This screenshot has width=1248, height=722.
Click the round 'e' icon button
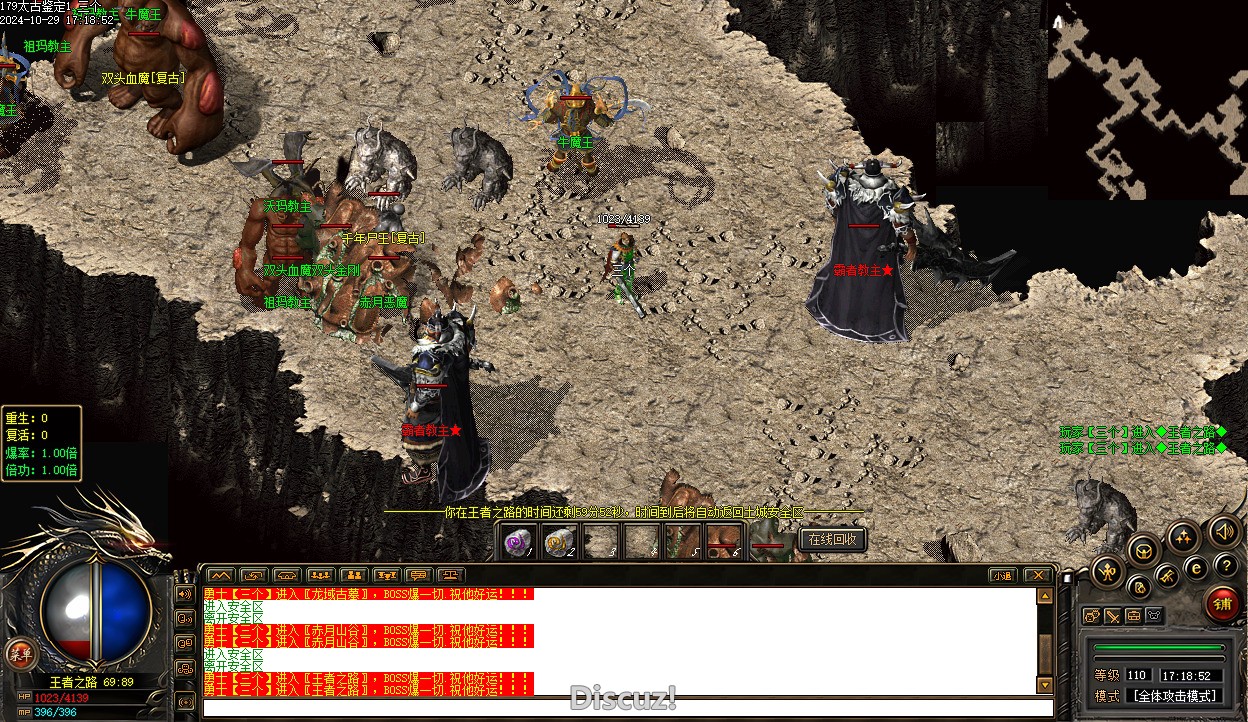1196,567
